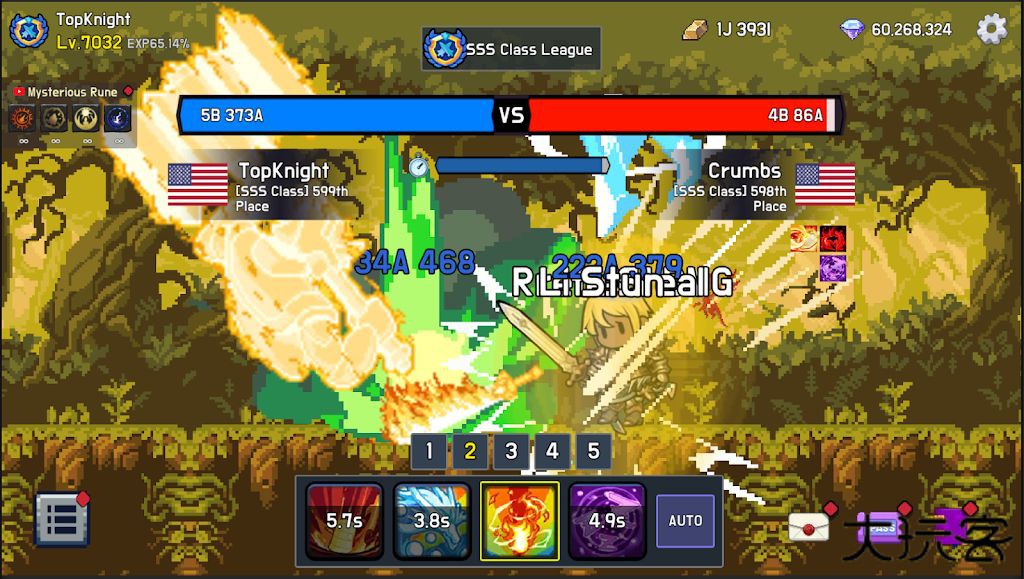The image size is (1024, 579).
Task: Select skill preset 2
Action: 470,451
